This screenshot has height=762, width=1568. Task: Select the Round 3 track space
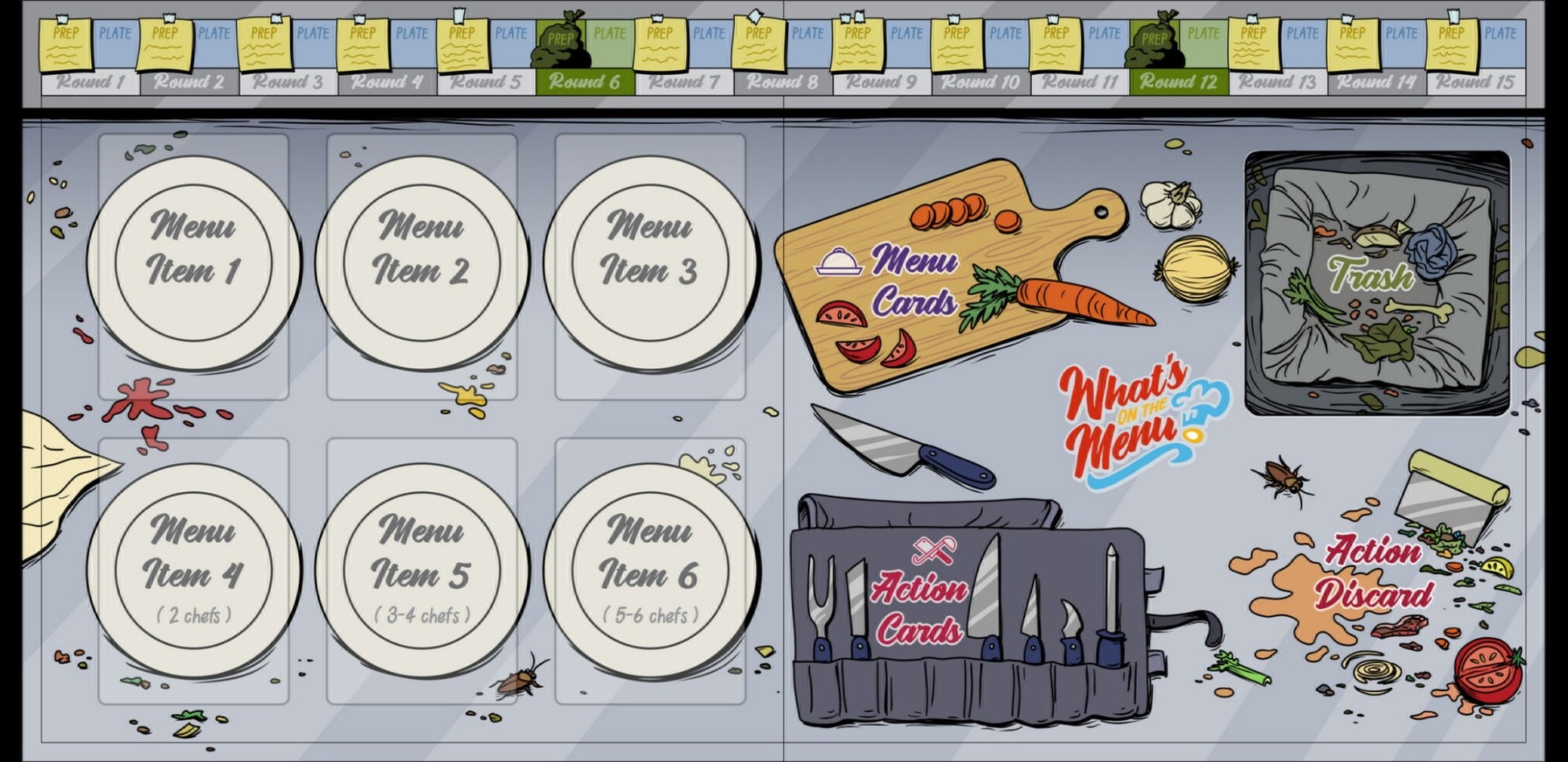[x=288, y=81]
